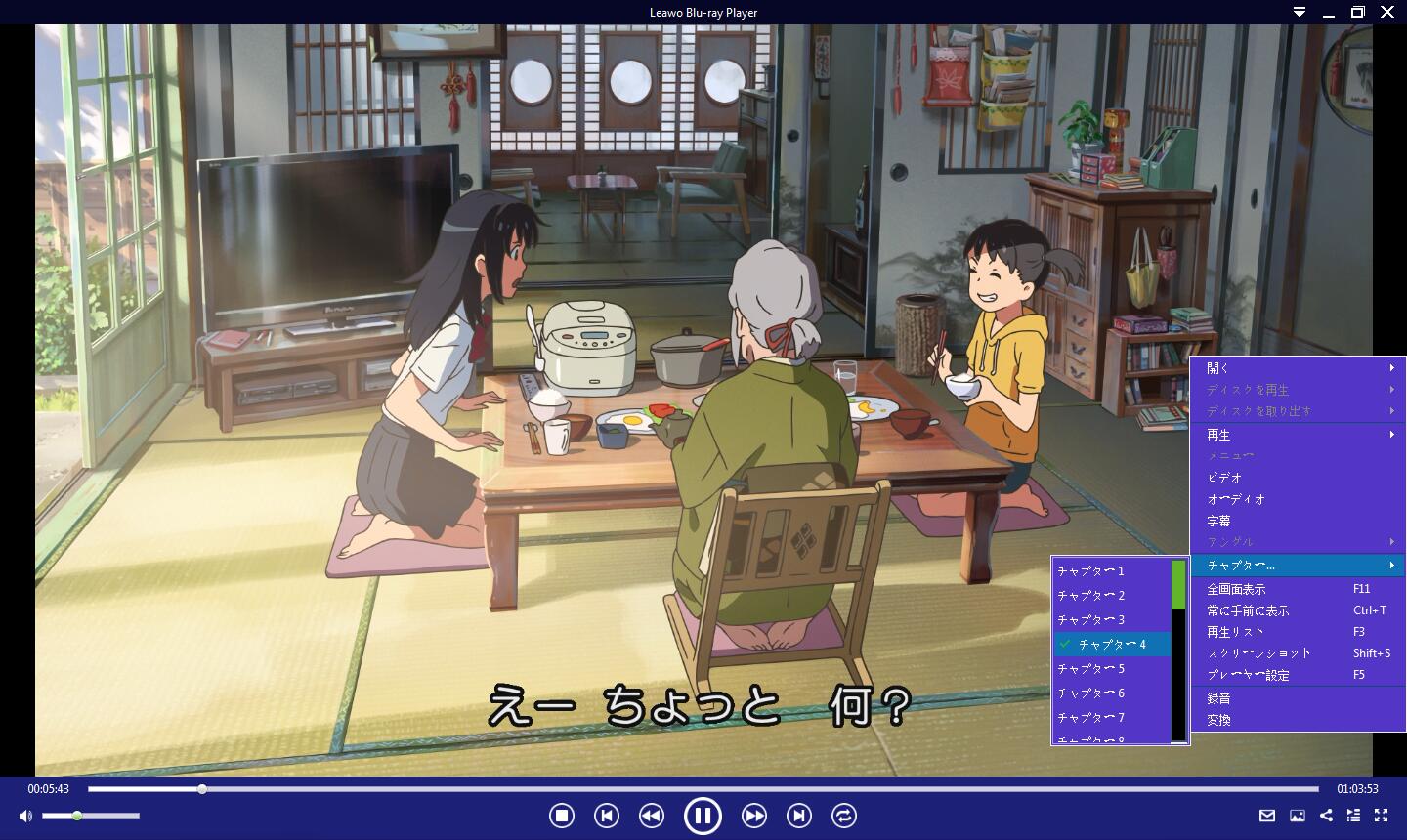Select チャプター 1 from the chapter list
1407x840 pixels.
[x=1091, y=570]
